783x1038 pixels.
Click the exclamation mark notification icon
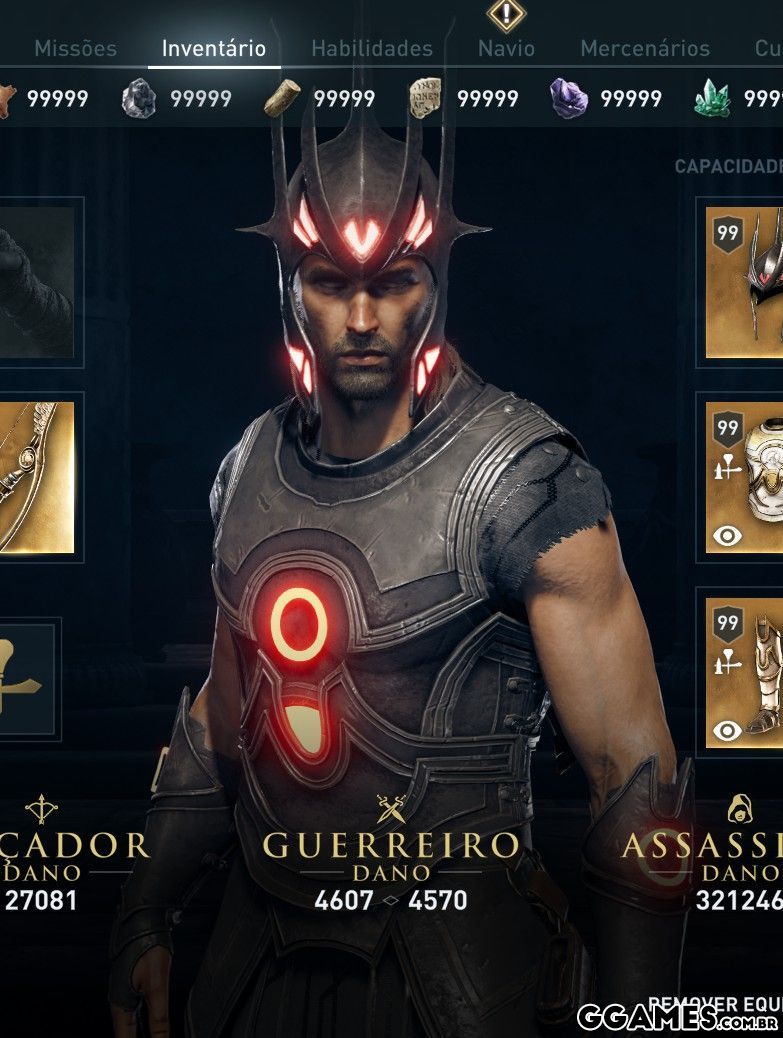506,14
